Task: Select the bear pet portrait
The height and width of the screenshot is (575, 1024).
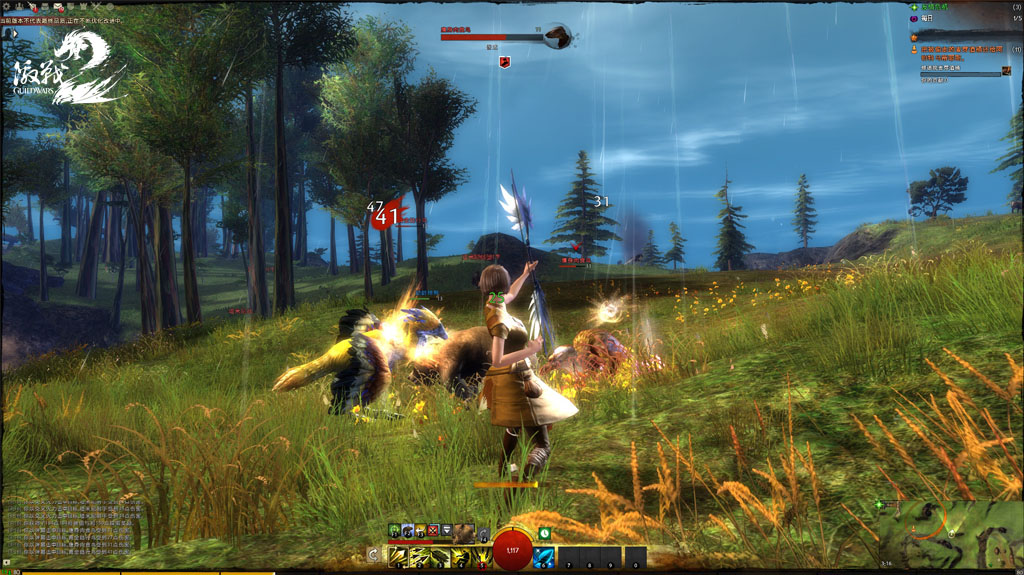Action: (x=464, y=531)
